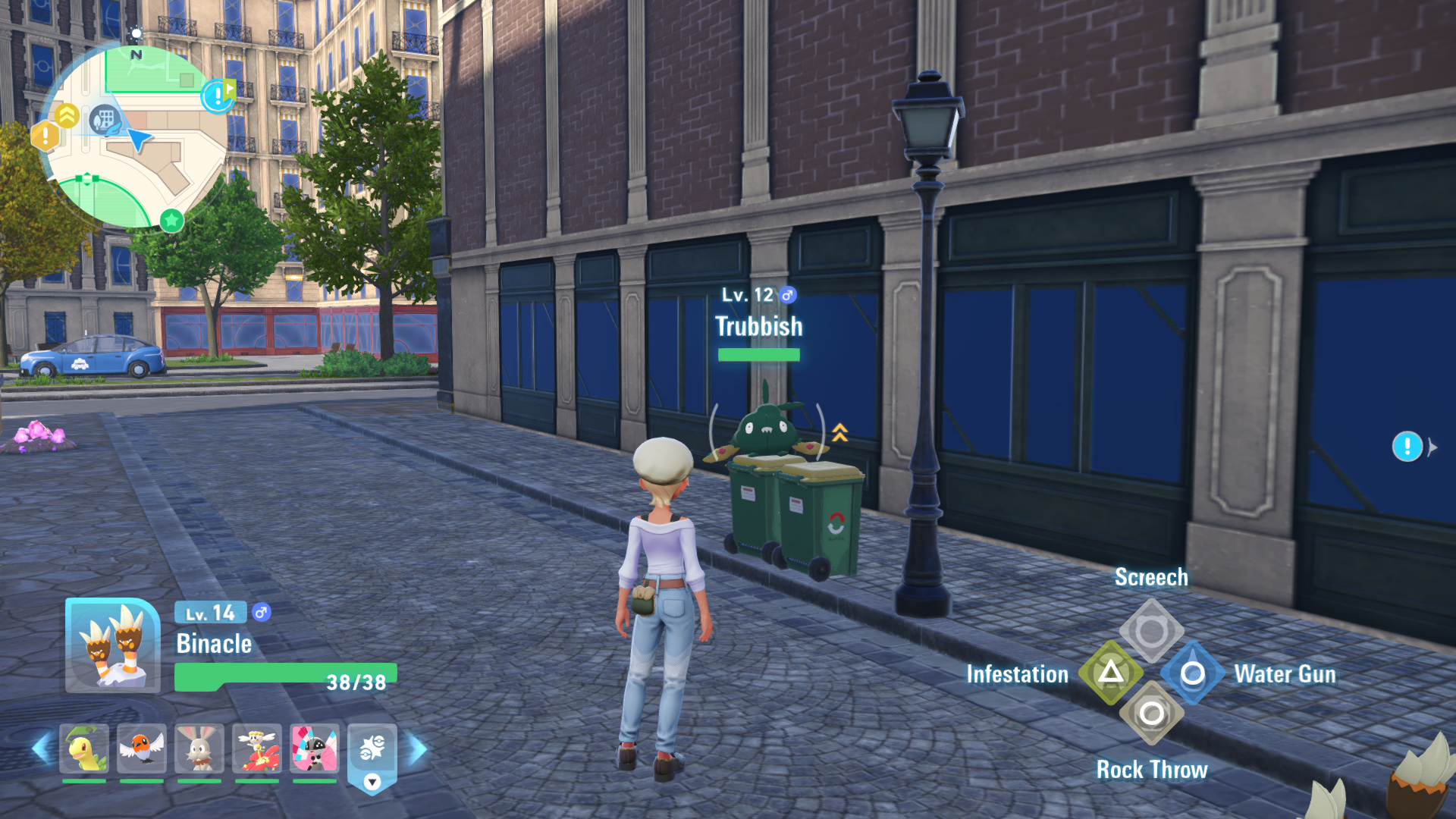Click the right arrow beside the party bar
The height and width of the screenshot is (819, 1456).
[x=418, y=749]
